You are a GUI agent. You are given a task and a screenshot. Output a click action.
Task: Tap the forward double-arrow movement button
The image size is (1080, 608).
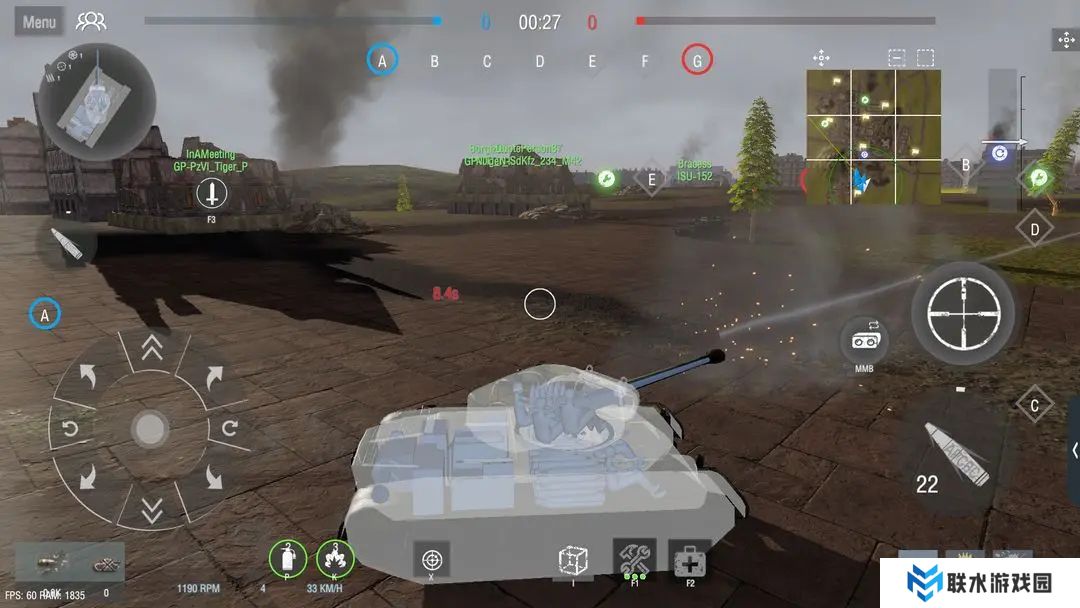pyautogui.click(x=151, y=348)
